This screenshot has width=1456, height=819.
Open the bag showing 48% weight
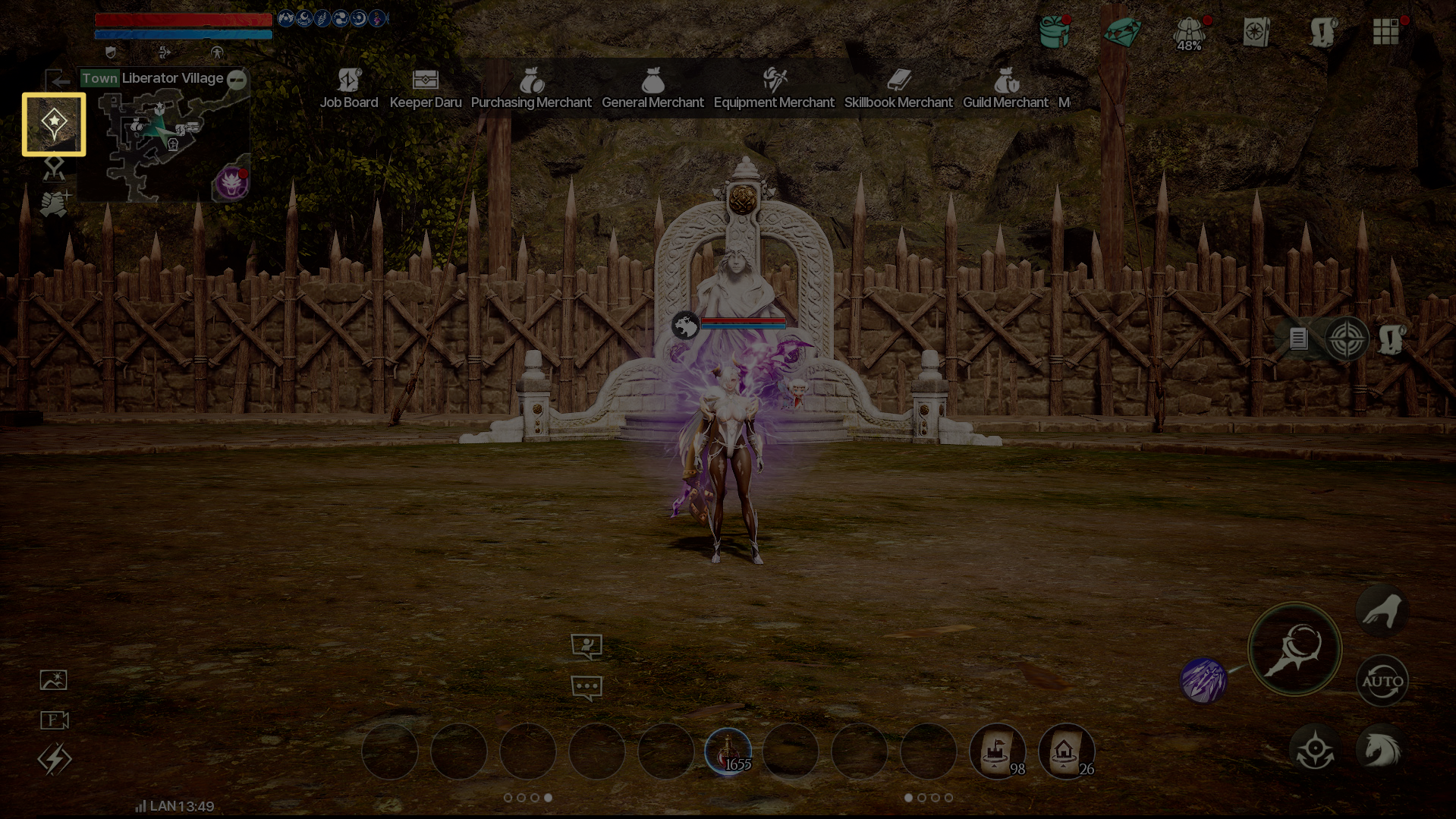coord(1189,33)
